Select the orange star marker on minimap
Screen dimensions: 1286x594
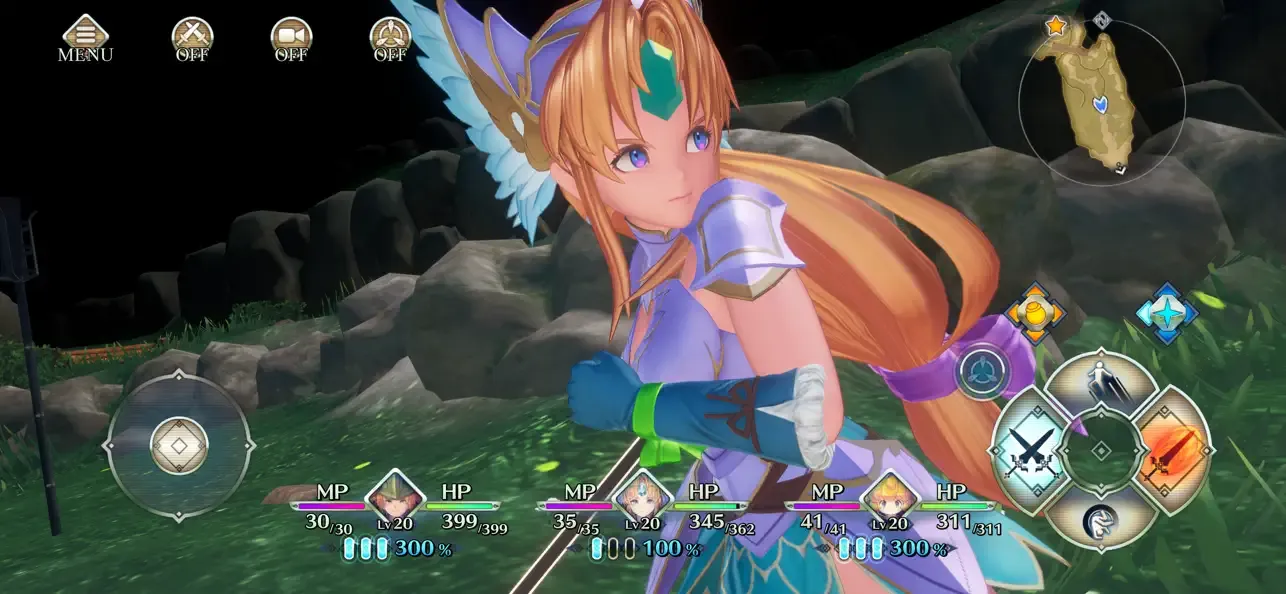pos(1056,27)
